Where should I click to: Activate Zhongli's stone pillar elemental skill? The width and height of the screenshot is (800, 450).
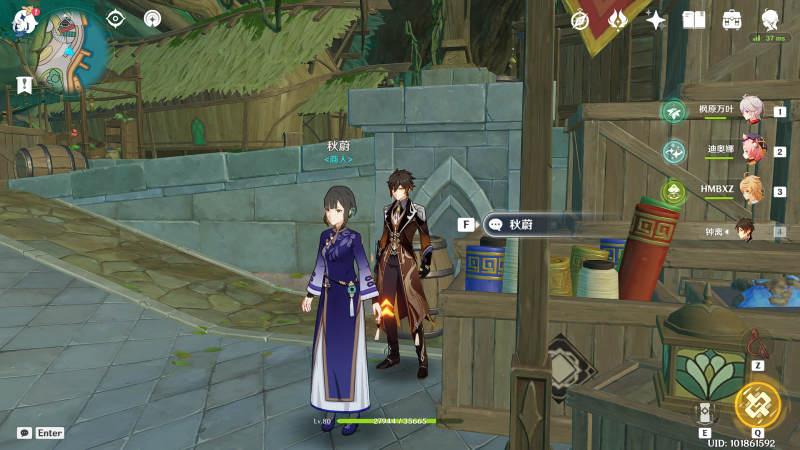(705, 412)
